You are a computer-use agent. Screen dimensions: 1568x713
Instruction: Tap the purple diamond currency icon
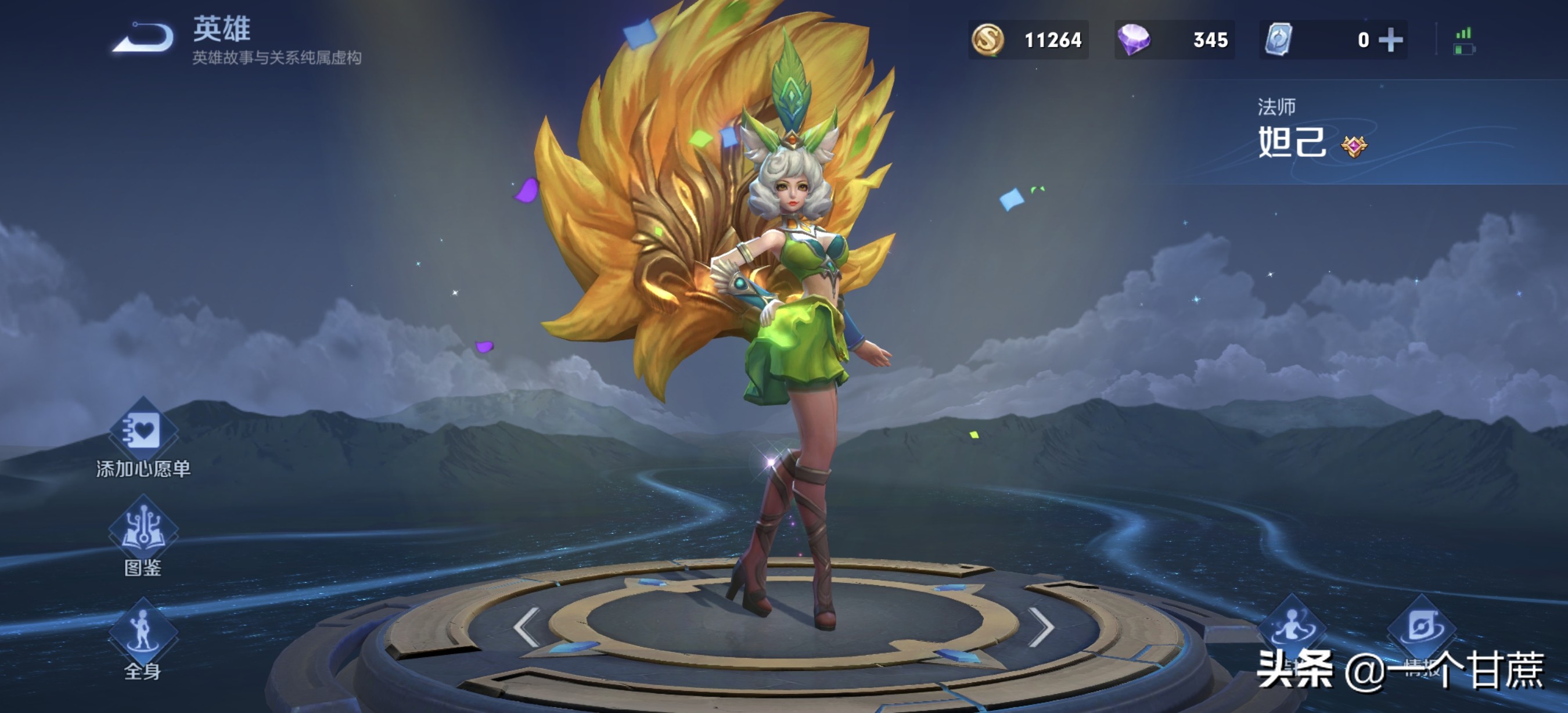pos(1134,40)
